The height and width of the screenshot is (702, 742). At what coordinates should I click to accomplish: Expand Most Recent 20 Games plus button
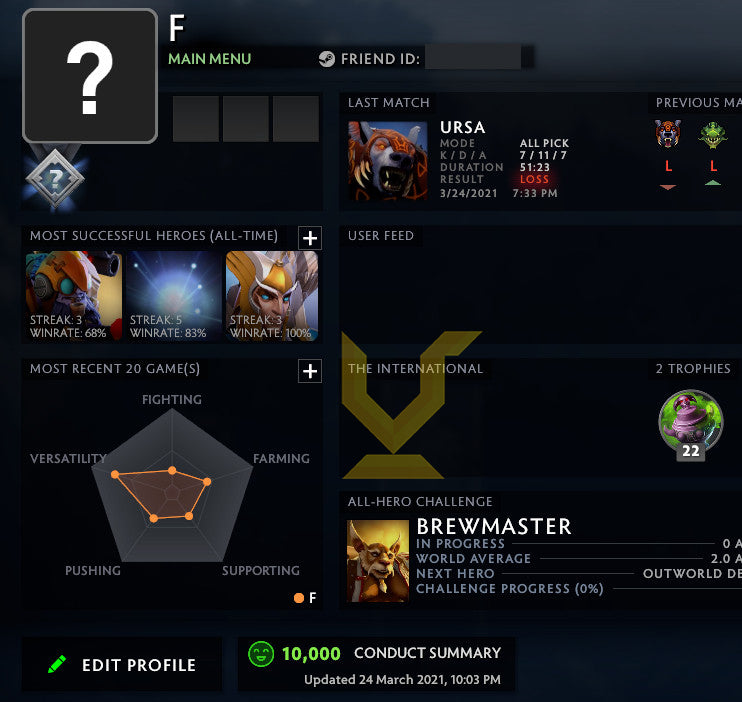(x=310, y=371)
